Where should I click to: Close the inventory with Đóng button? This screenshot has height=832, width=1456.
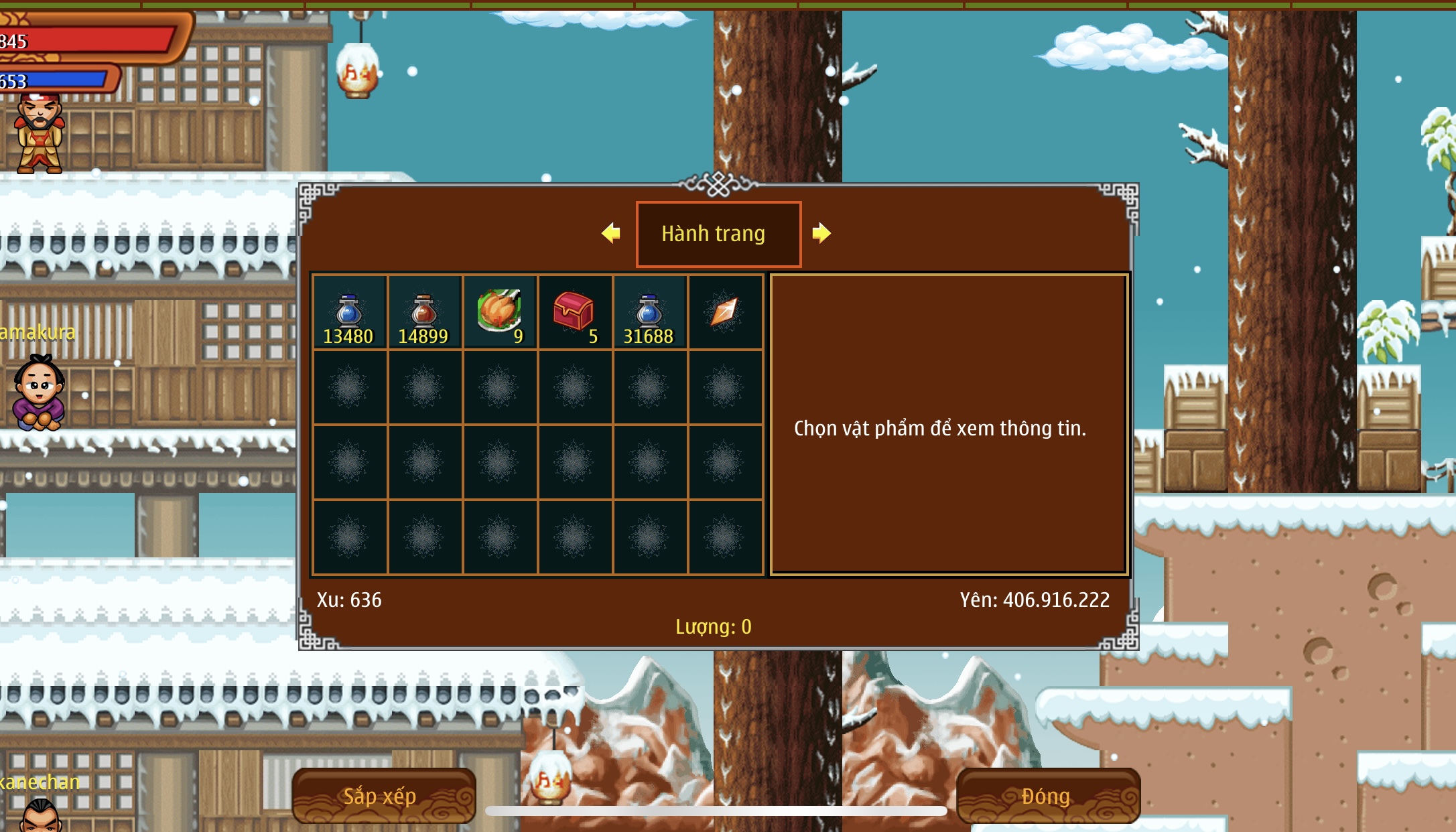pos(1047,796)
